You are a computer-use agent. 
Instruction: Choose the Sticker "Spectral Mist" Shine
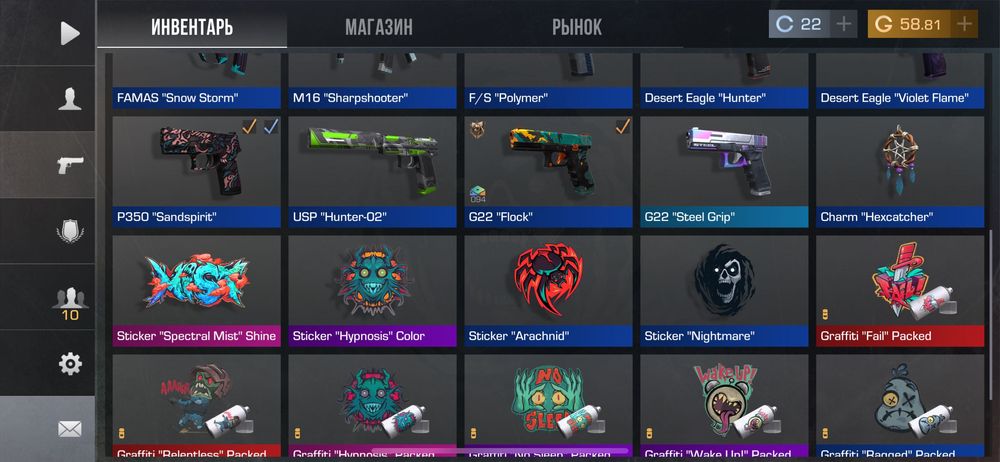tap(197, 283)
